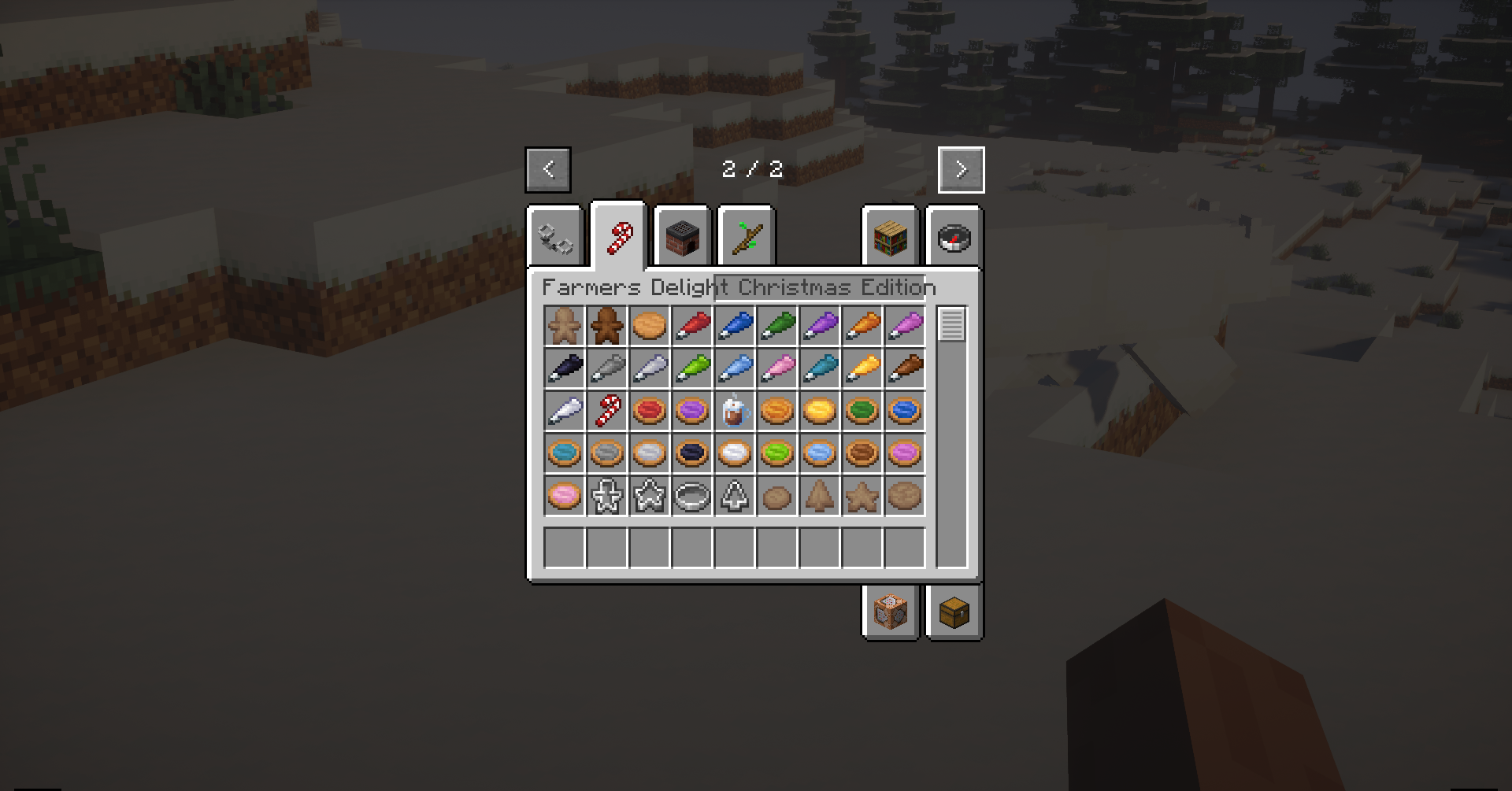Grab the purple frosting bag
Viewport: 1512px width, 791px height.
[819, 326]
